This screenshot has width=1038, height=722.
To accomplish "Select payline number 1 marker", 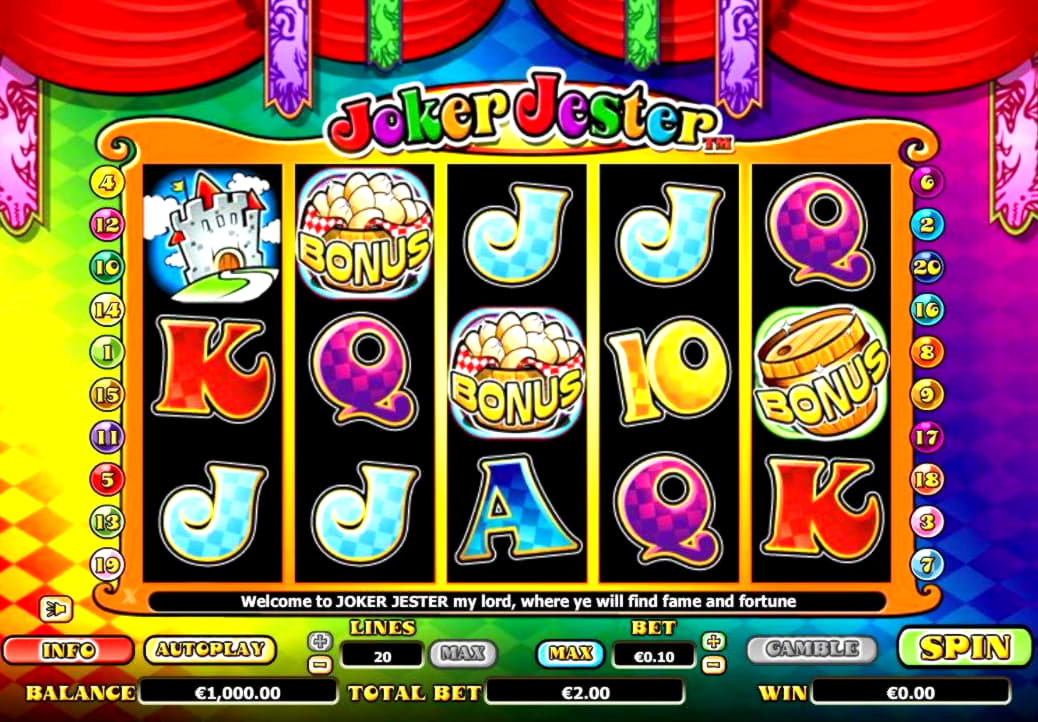I will [x=106, y=352].
